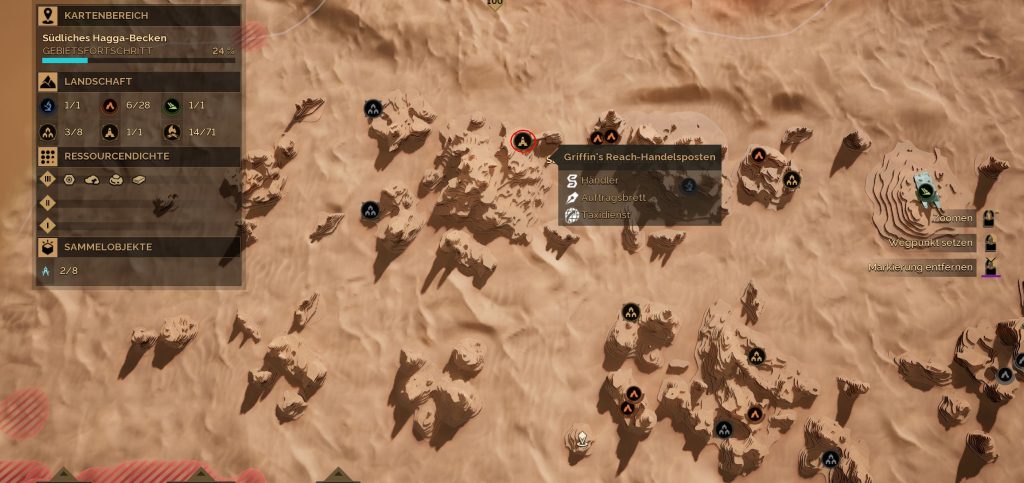
Task: Click the white glowing marker at map bottom
Action: (581, 437)
